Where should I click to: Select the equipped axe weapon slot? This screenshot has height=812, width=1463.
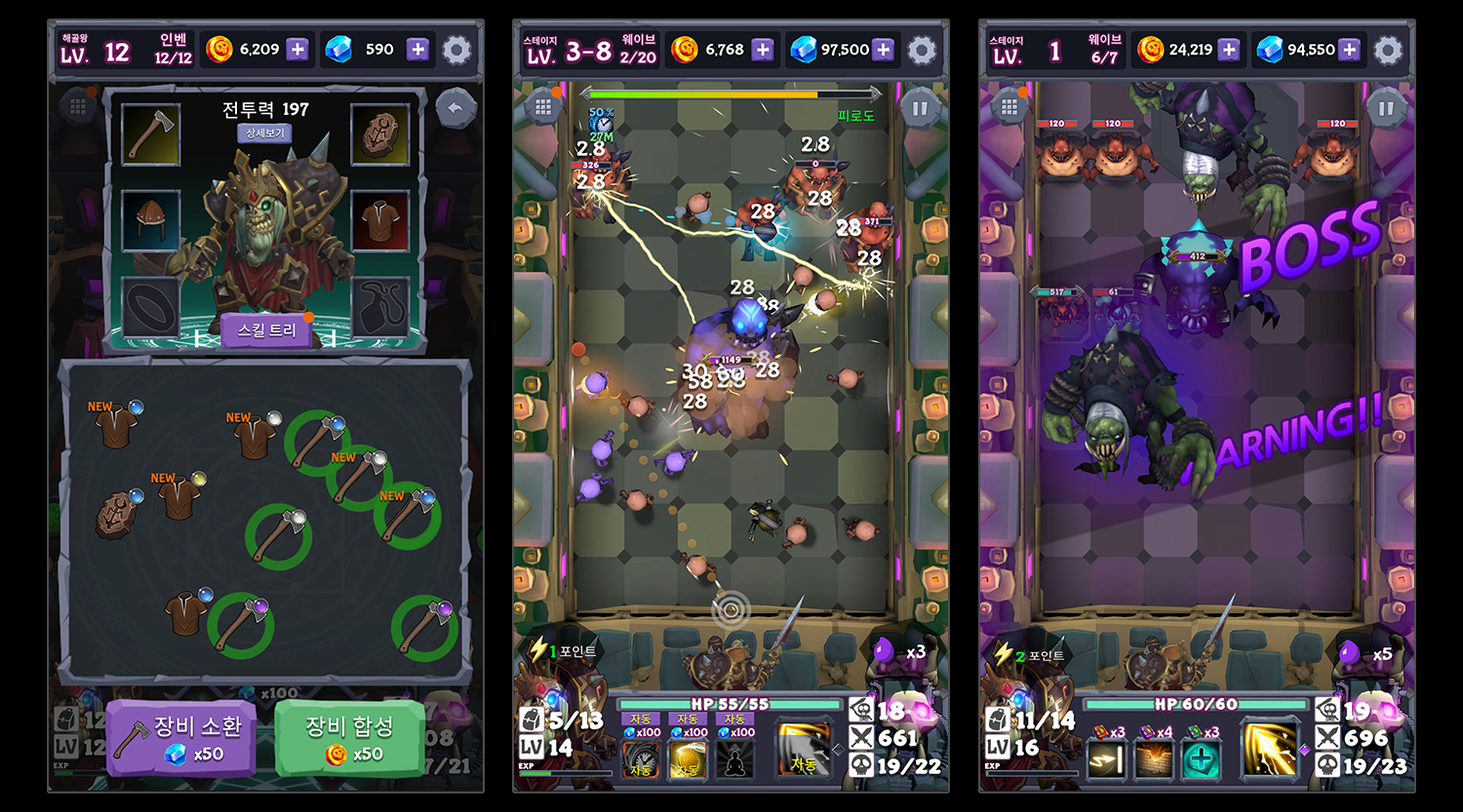[x=151, y=135]
